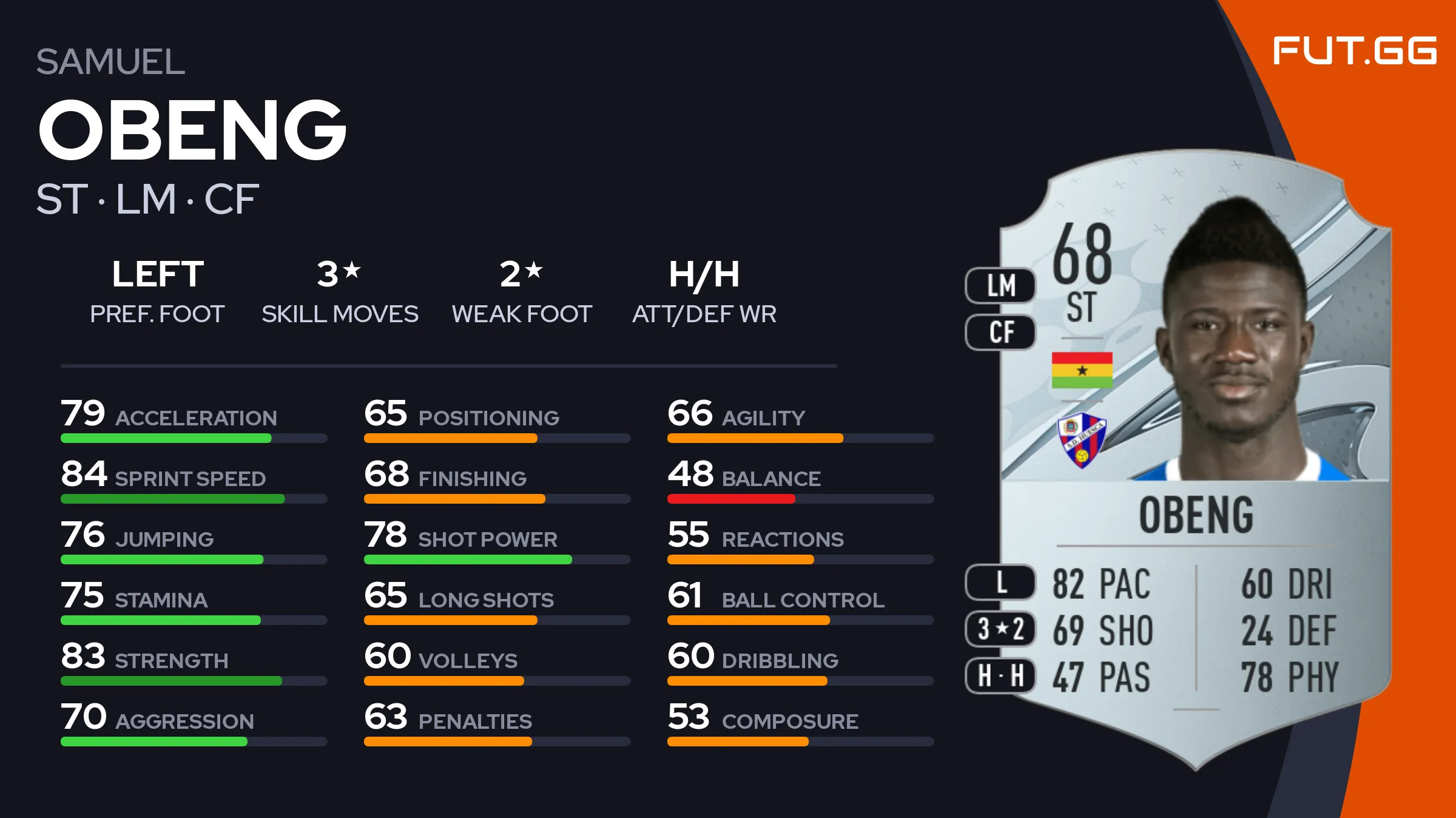The image size is (1456, 818).
Task: Click the L preferred foot badge
Action: pyautogui.click(x=1000, y=582)
